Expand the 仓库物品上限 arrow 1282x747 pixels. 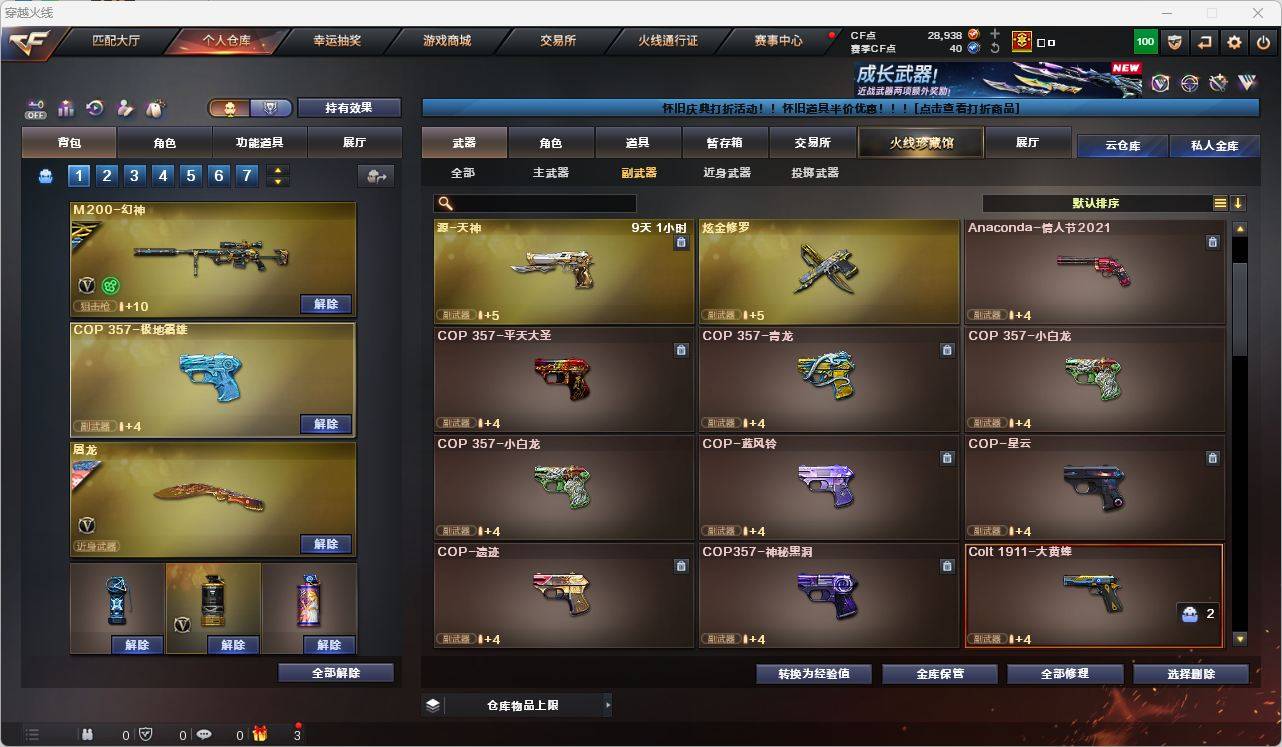click(x=608, y=704)
